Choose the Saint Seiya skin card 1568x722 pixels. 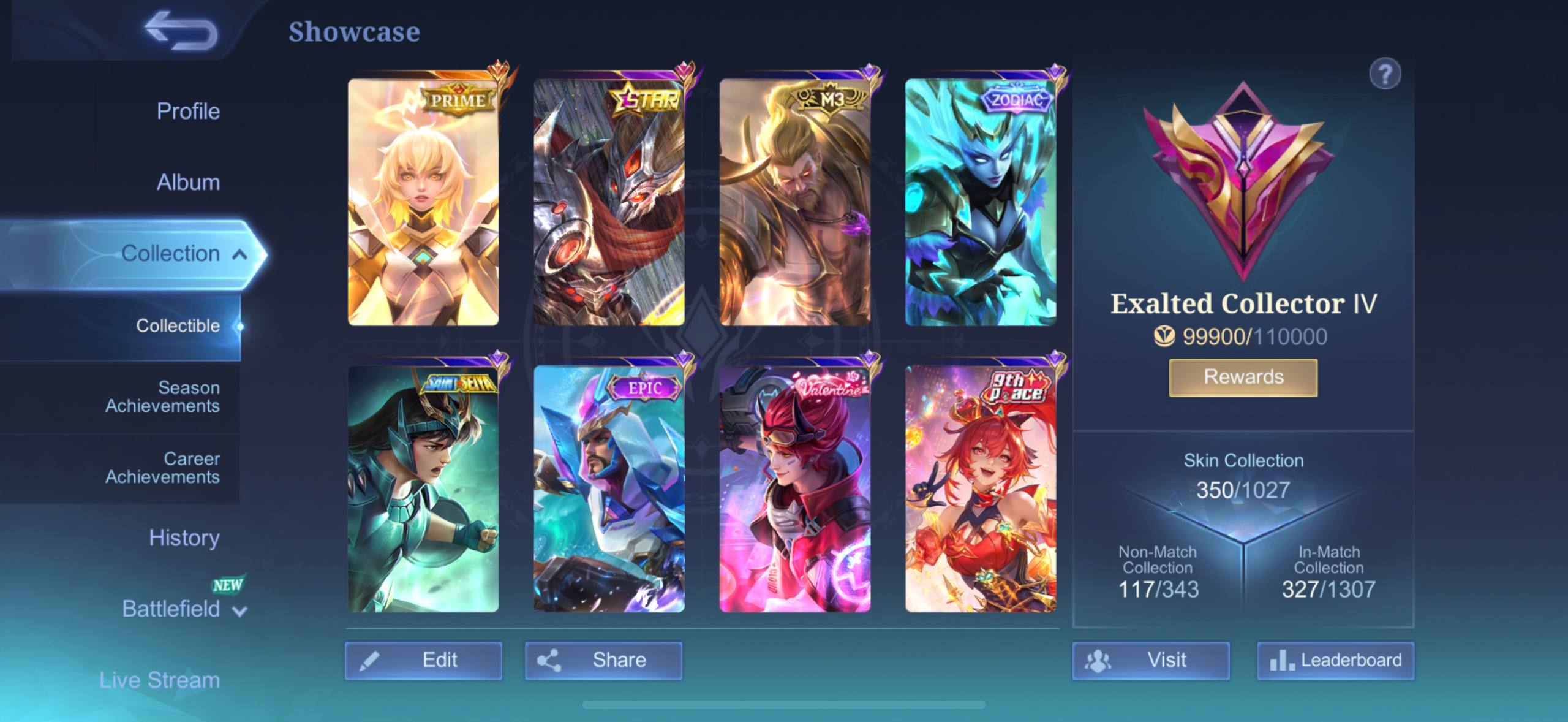coord(423,488)
